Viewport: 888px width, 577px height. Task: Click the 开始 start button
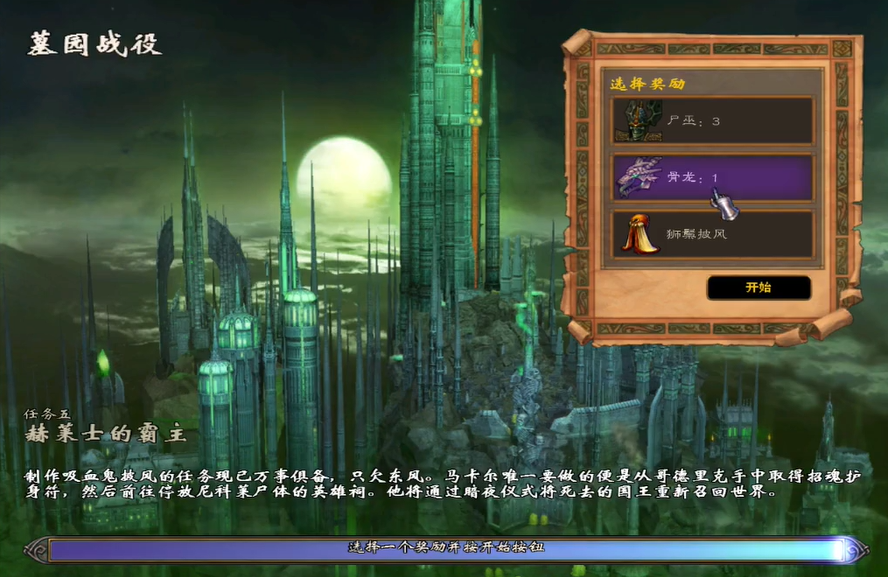pos(758,288)
